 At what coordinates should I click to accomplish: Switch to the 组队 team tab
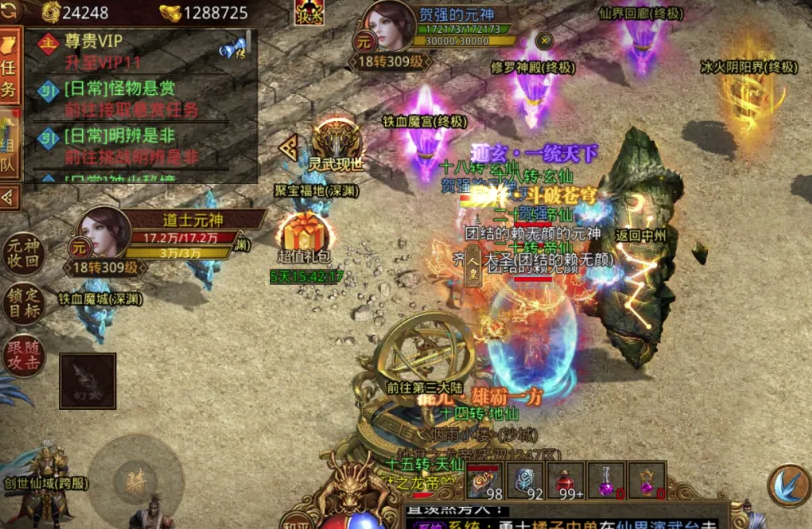pos(9,150)
